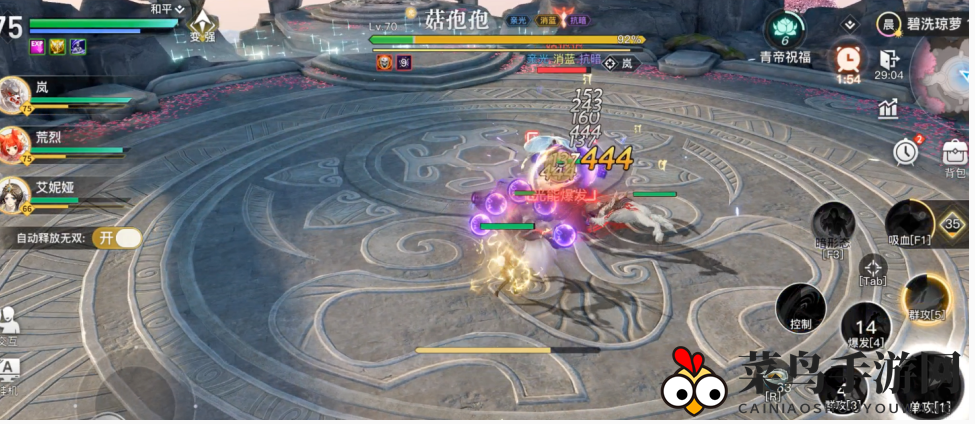Open the 交互 interaction button
The width and height of the screenshot is (975, 424).
pos(9,323)
